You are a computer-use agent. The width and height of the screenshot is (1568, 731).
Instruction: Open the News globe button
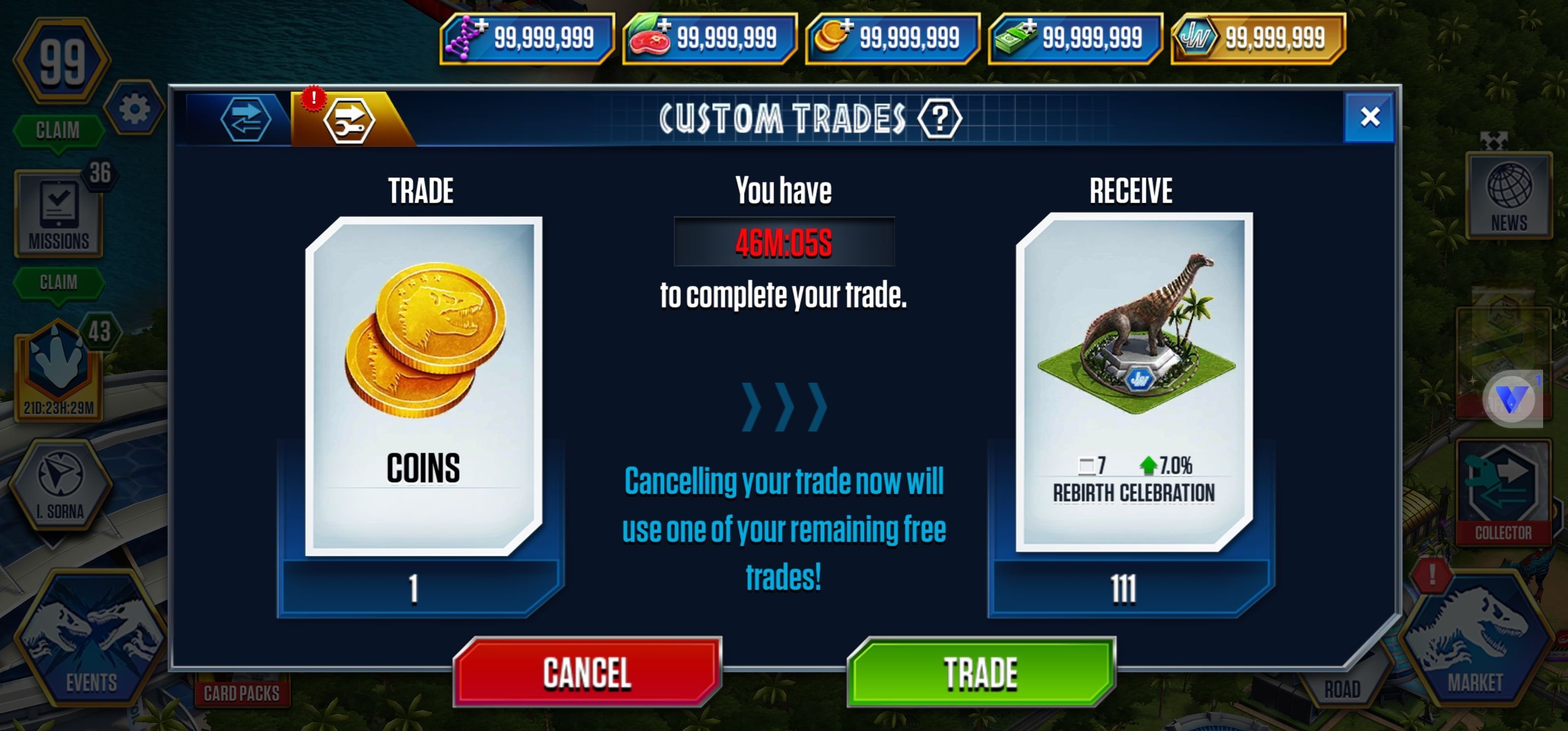click(1509, 196)
